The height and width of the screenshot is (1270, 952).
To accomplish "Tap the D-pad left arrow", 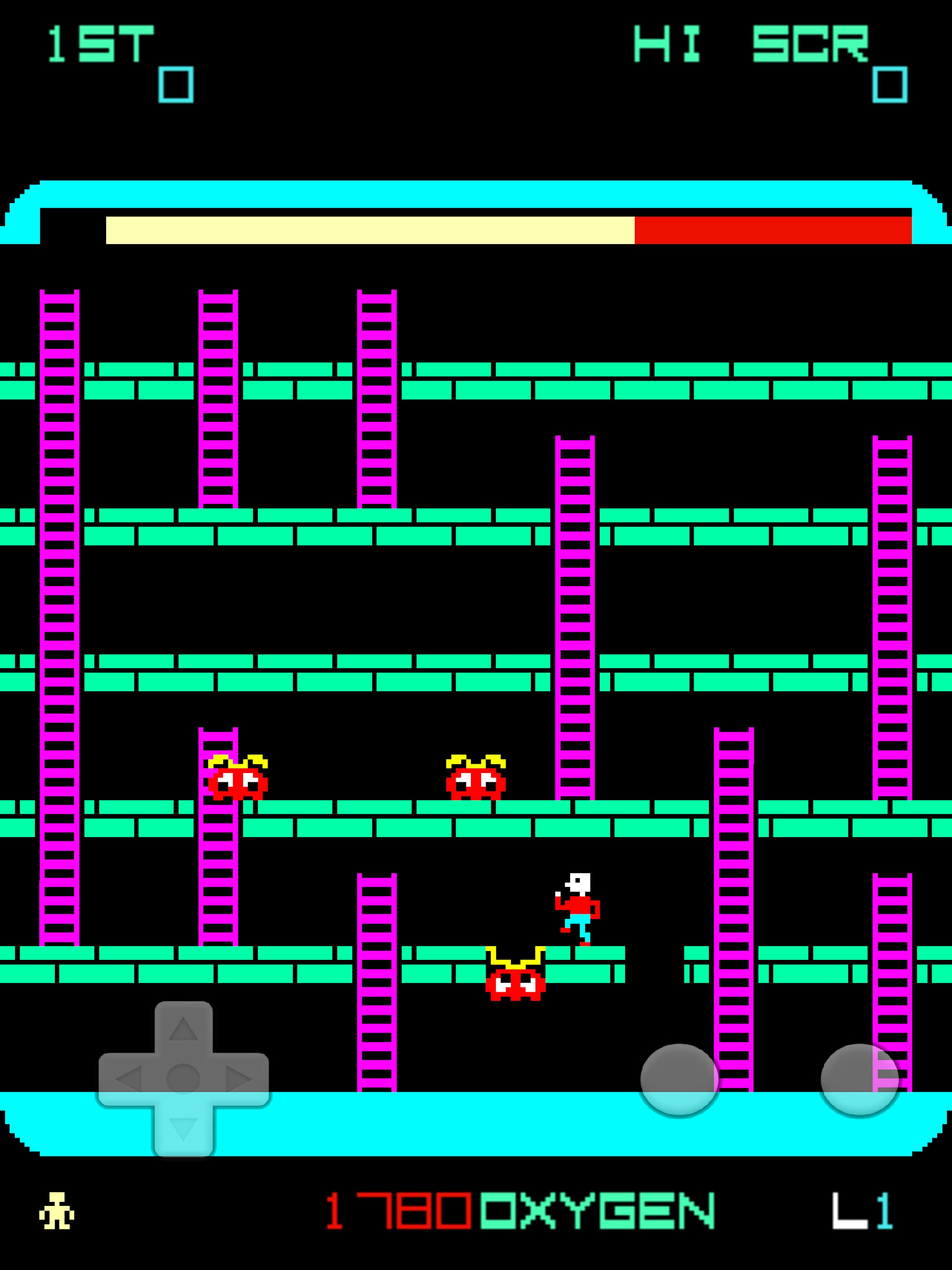I will click(129, 1079).
